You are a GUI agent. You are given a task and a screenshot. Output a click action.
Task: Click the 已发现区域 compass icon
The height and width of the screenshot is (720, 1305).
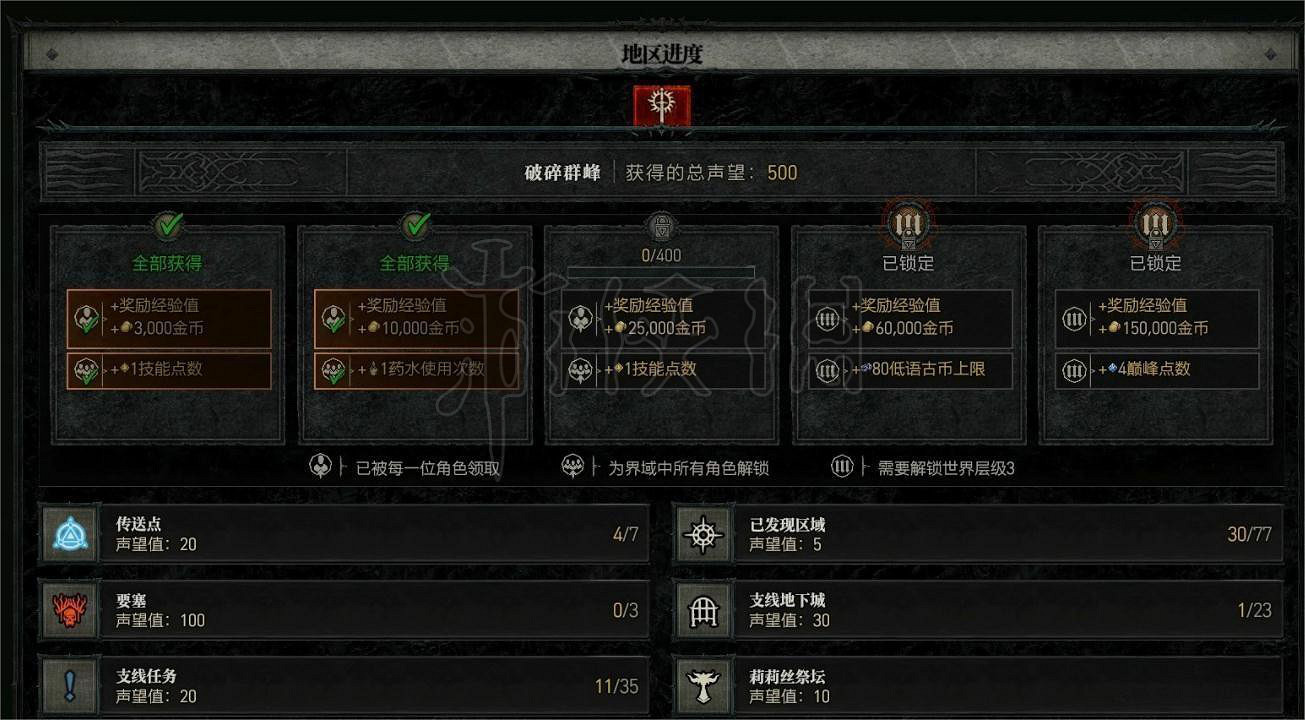pyautogui.click(x=703, y=534)
